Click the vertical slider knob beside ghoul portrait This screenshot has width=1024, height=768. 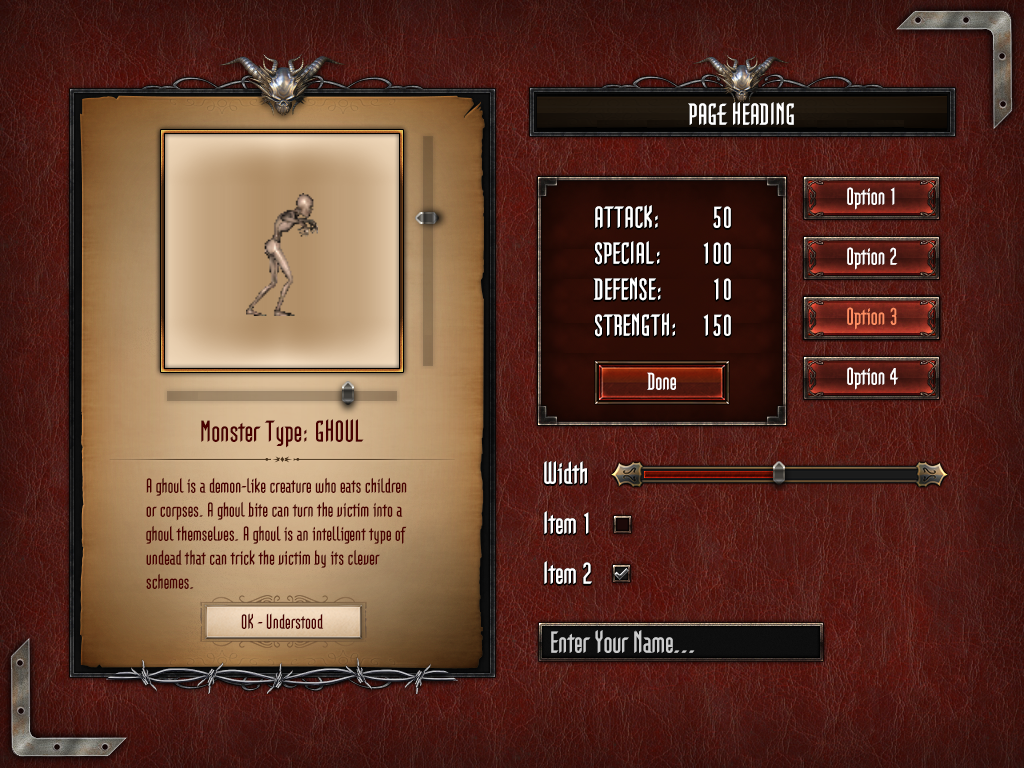coord(428,217)
